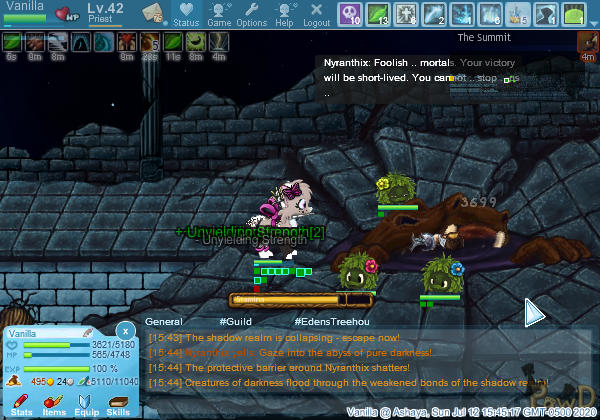The height and width of the screenshot is (420, 600).
Task: Open the Game menu
Action: pyautogui.click(x=219, y=14)
